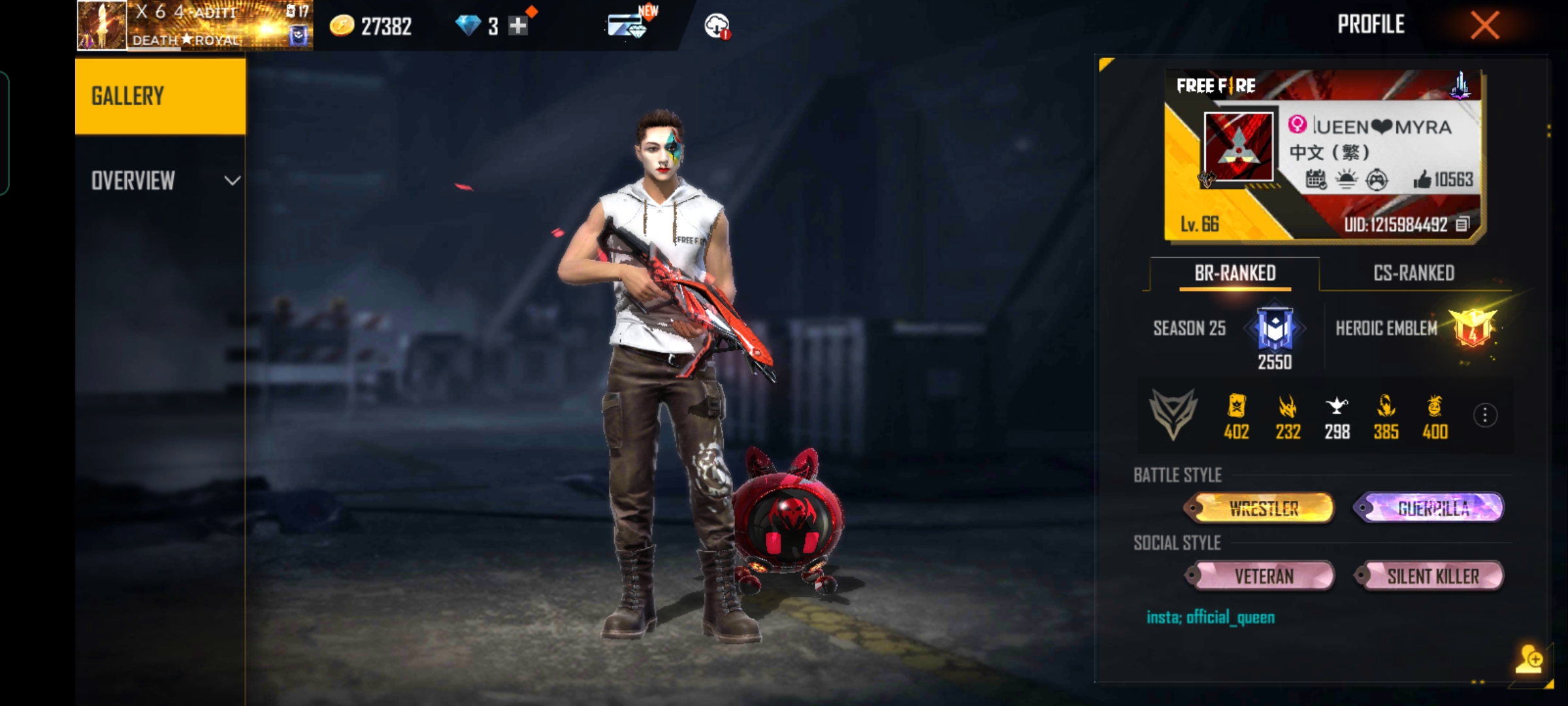The height and width of the screenshot is (706, 1568).
Task: Like the profile with thumbs-up icon
Action: (1422, 180)
